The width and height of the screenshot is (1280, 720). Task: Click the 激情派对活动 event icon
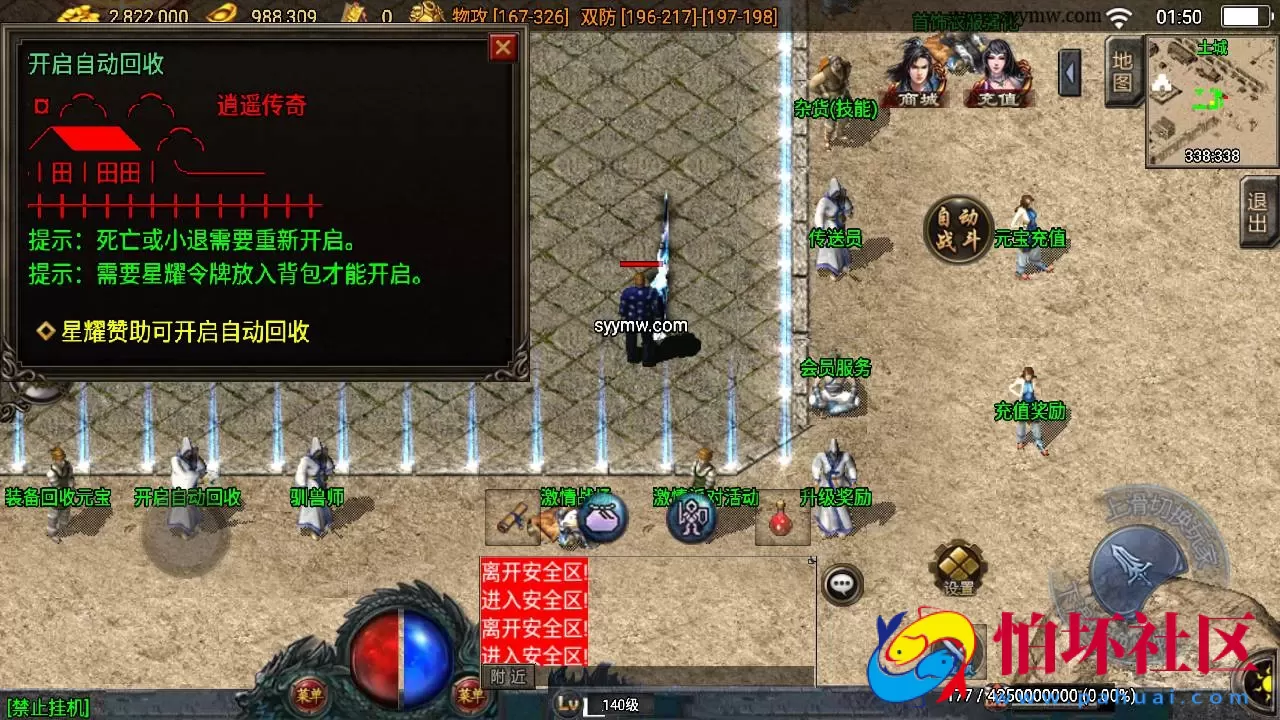pyautogui.click(x=706, y=497)
